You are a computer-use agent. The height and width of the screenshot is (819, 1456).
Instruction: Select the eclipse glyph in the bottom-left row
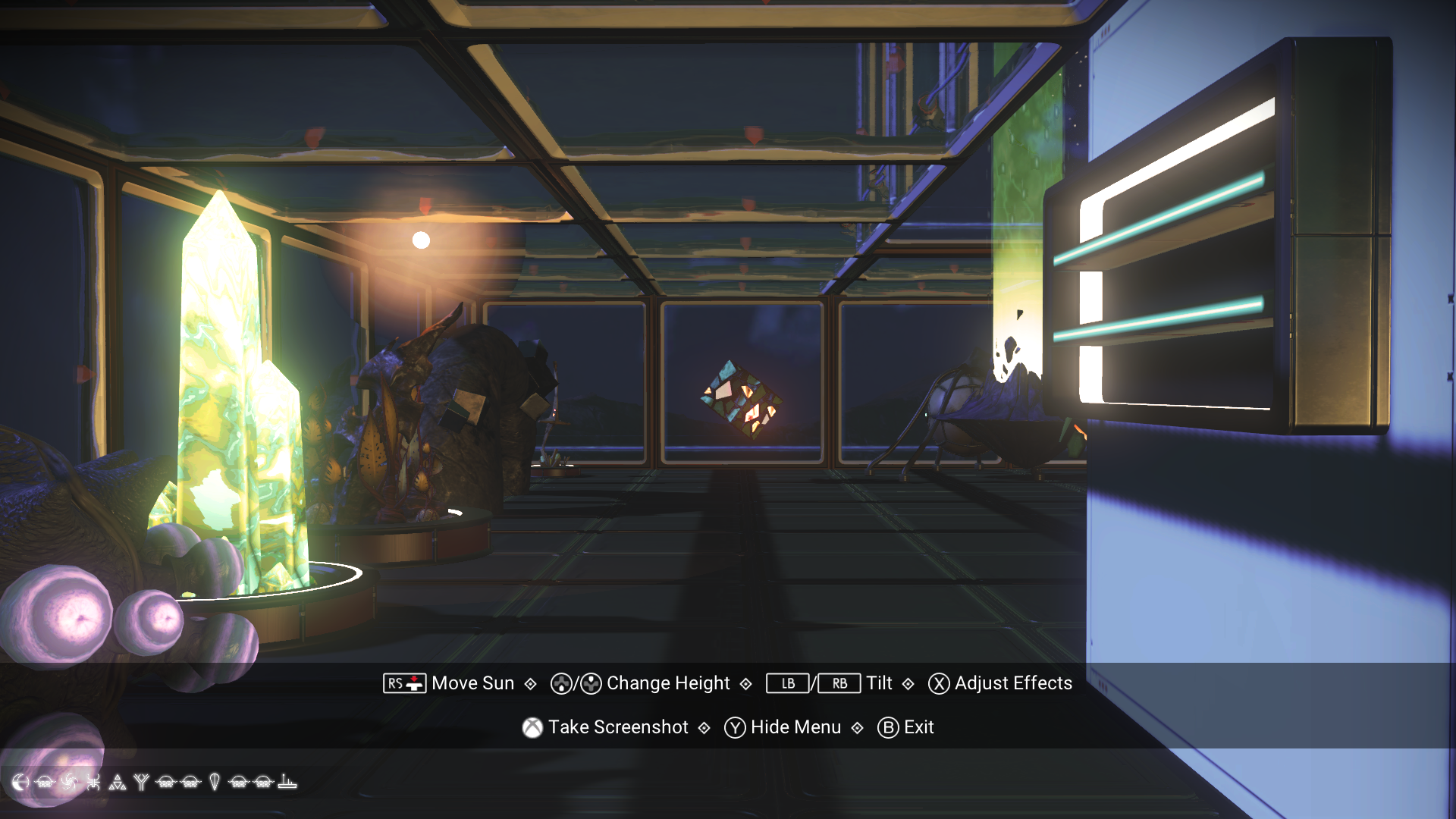pos(19,782)
